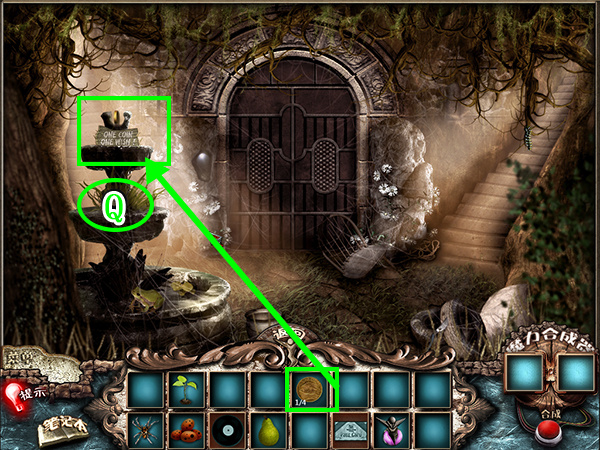Activate the red combine button
Image resolution: width=600 pixels, height=450 pixels.
click(547, 433)
